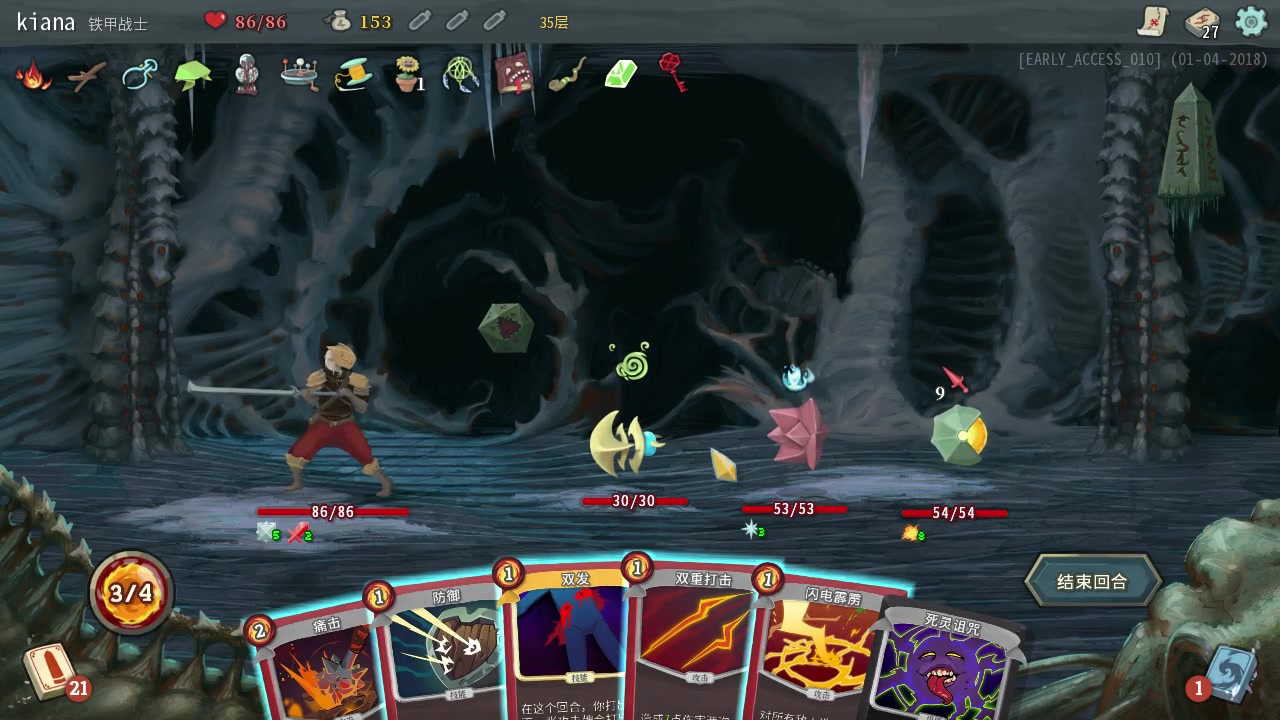Inspect the green leaf relic
The height and width of the screenshot is (720, 1280).
pyautogui.click(x=193, y=74)
